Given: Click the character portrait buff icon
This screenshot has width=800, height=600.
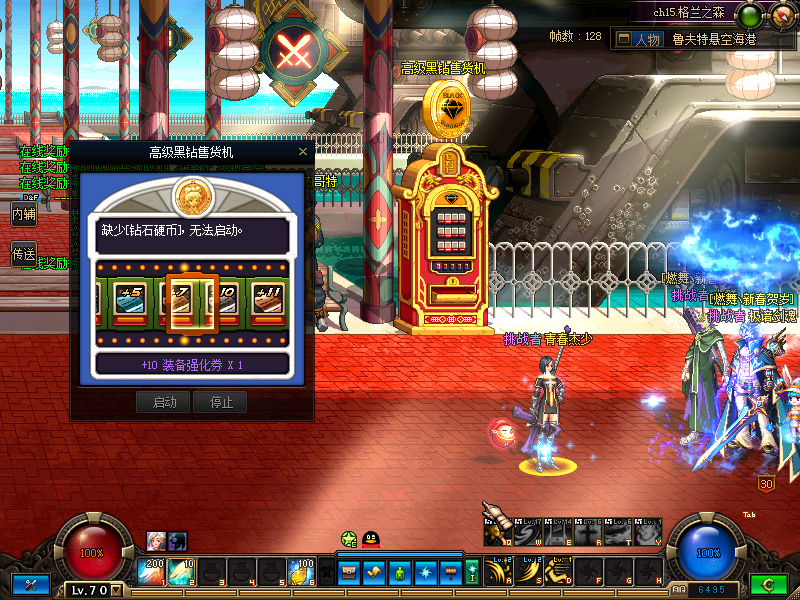Looking at the screenshot, I should click(156, 539).
